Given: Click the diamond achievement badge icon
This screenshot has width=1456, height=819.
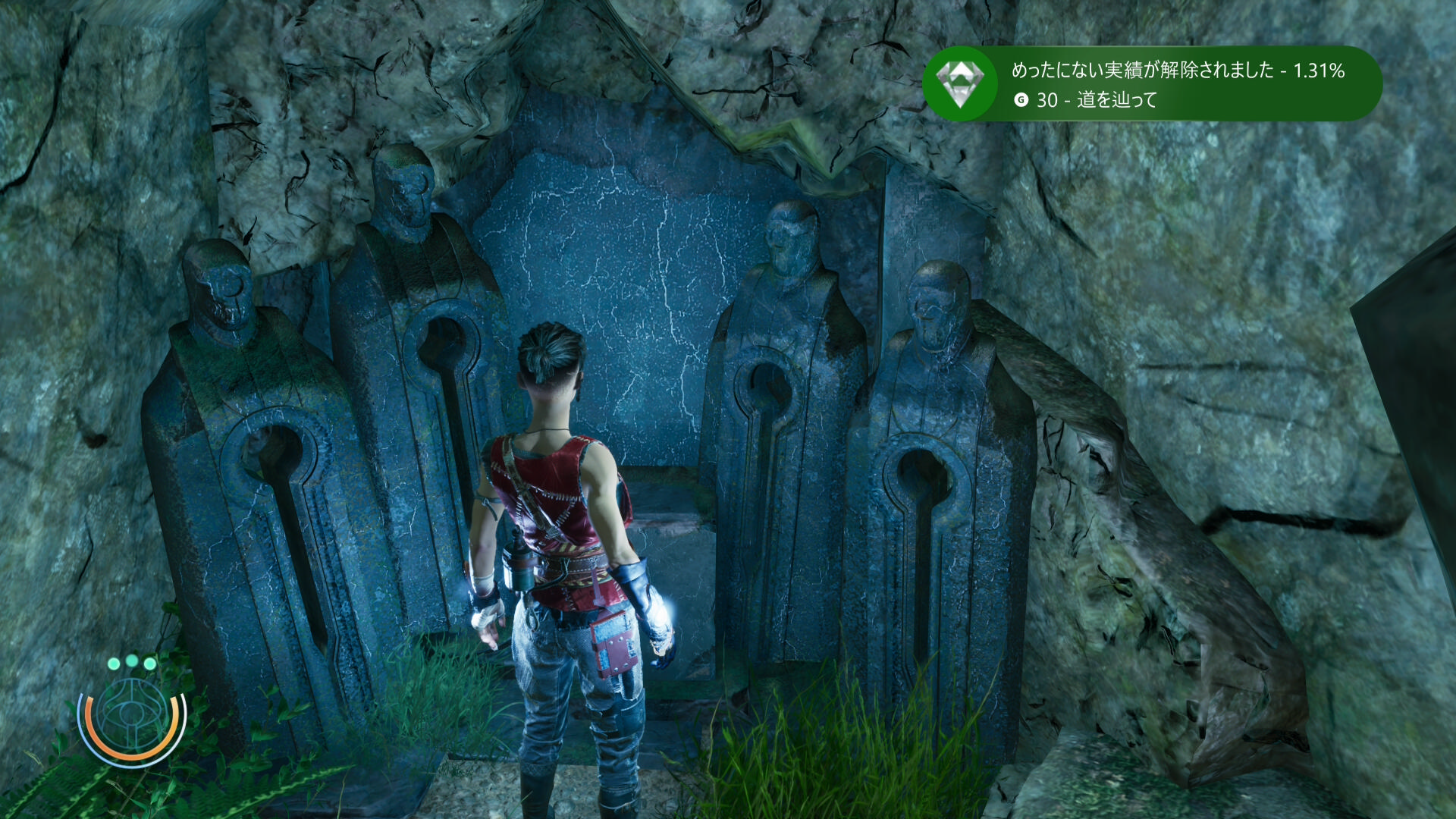Looking at the screenshot, I should [960, 83].
